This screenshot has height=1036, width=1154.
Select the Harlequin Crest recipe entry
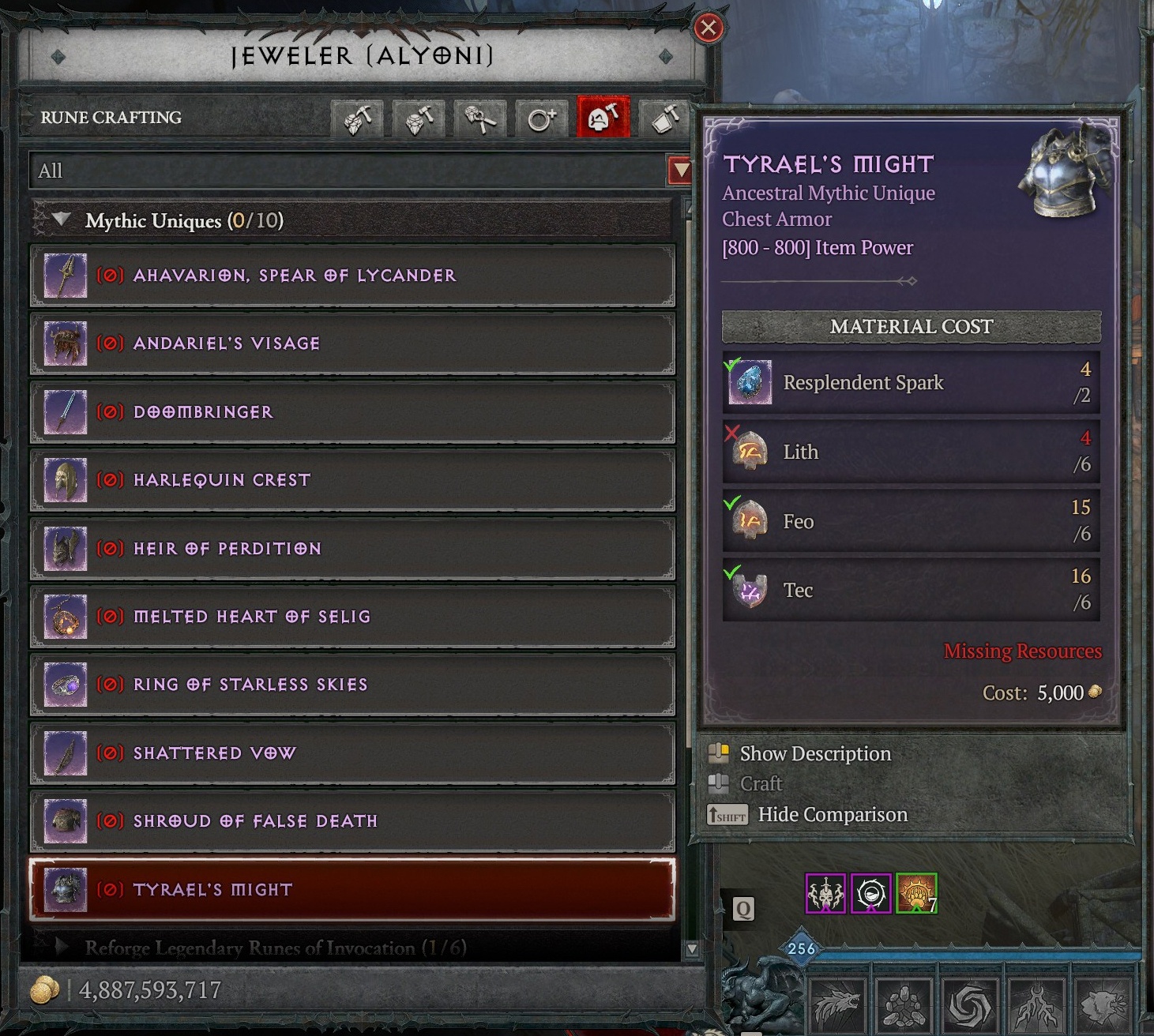point(351,480)
